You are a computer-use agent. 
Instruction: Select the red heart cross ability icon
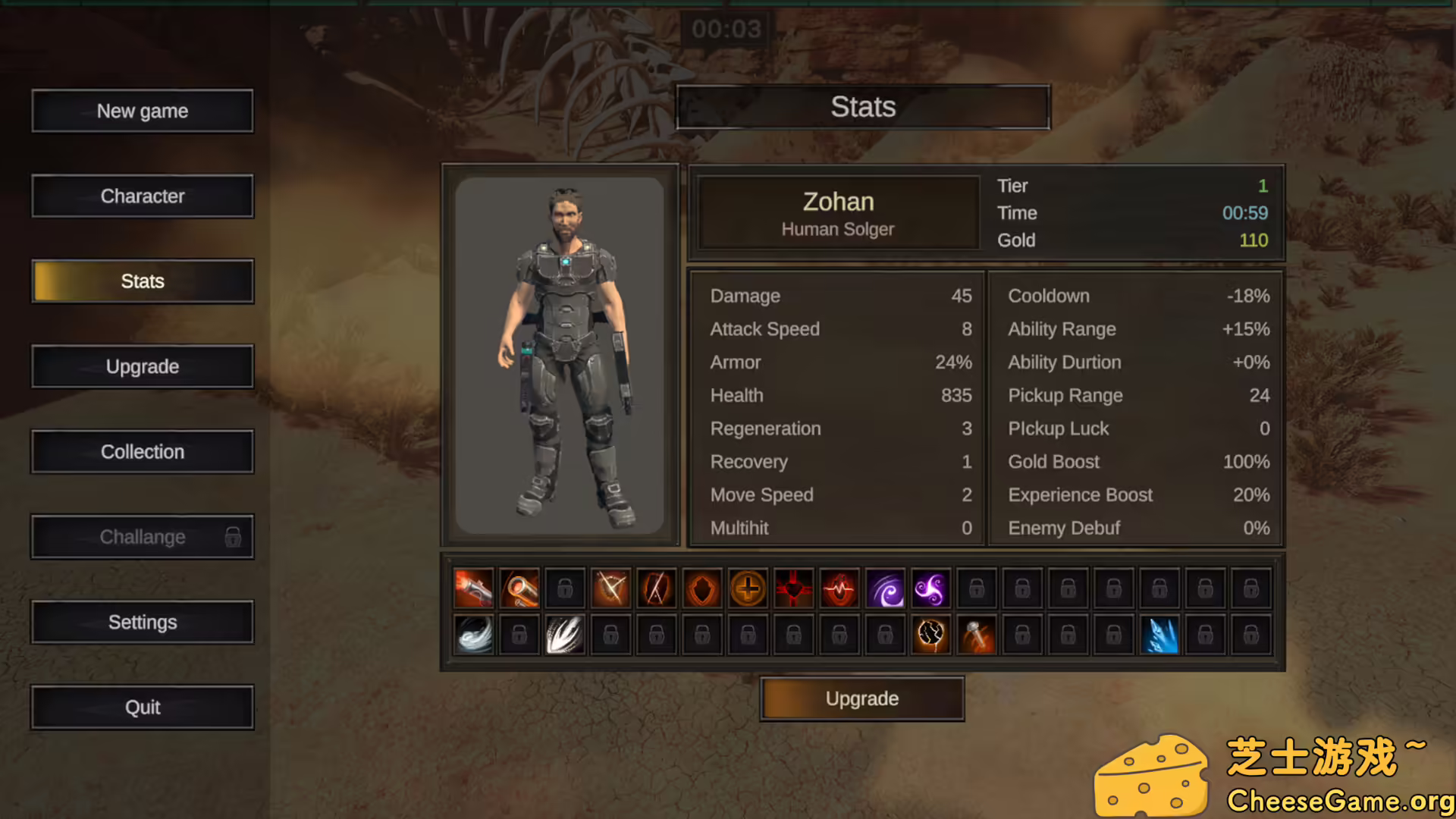click(x=794, y=588)
